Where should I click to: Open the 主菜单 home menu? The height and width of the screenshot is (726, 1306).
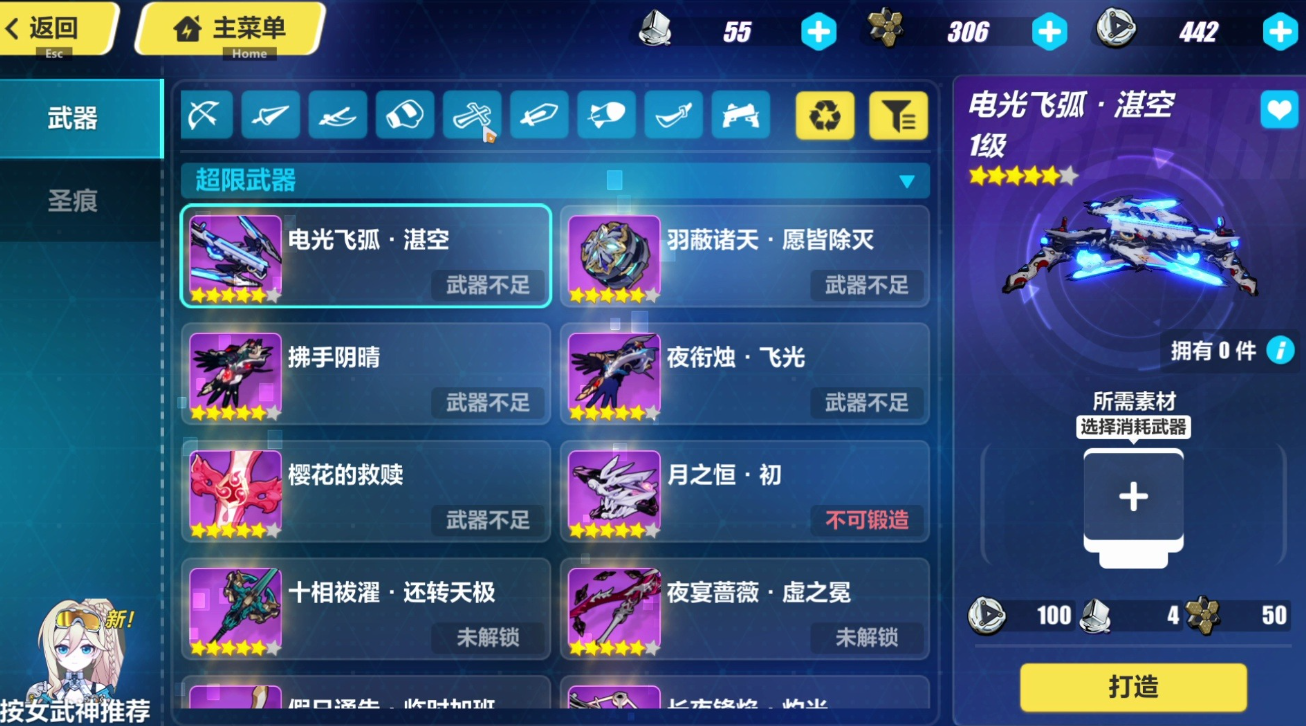[x=231, y=29]
